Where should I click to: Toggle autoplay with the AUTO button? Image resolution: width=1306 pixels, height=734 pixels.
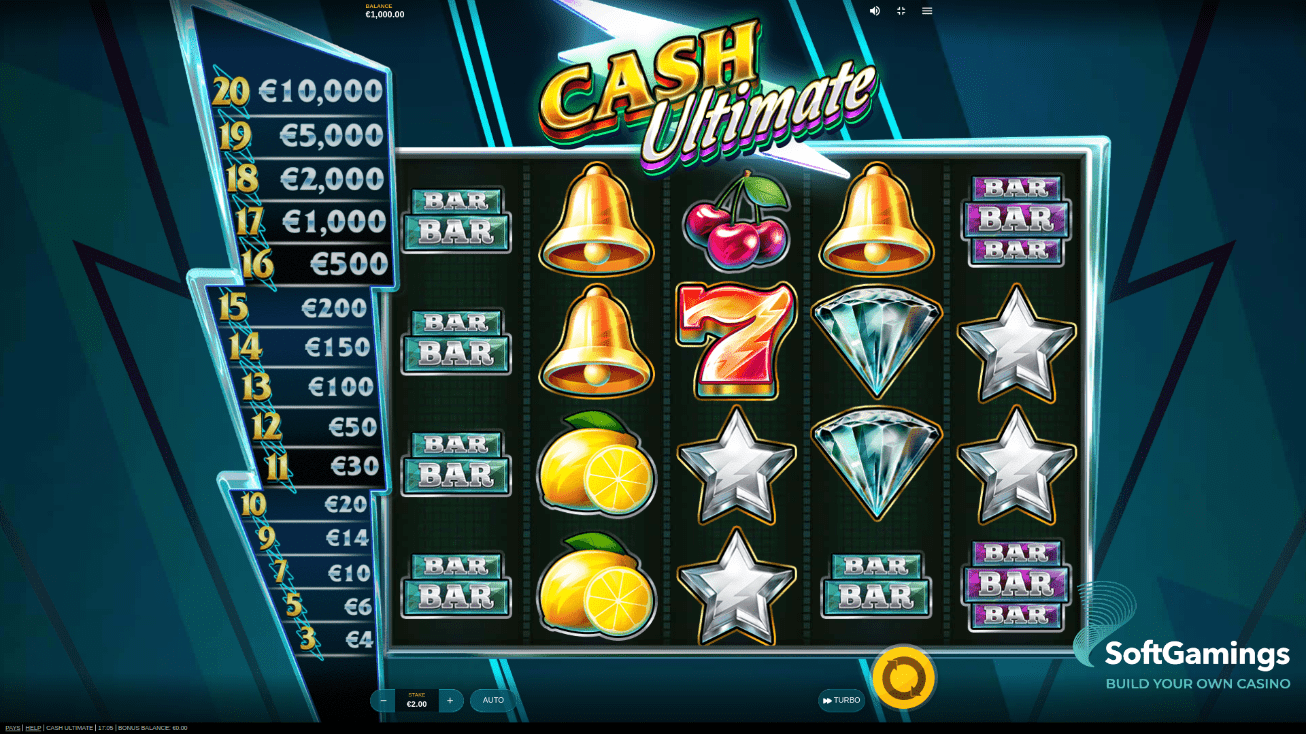[492, 700]
